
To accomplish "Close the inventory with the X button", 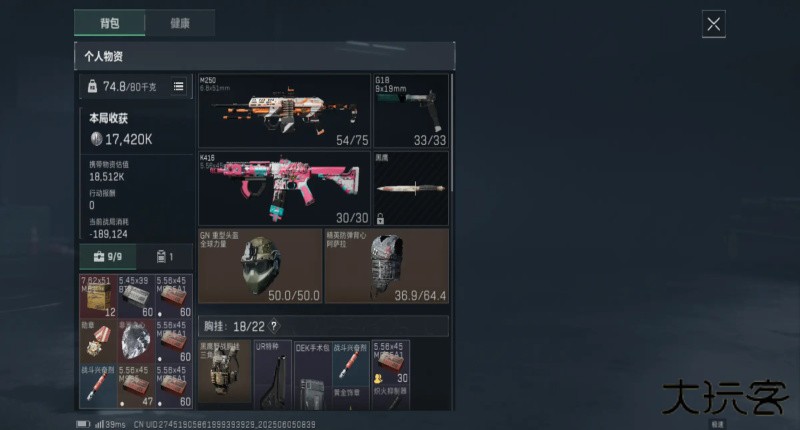I will pos(713,25).
